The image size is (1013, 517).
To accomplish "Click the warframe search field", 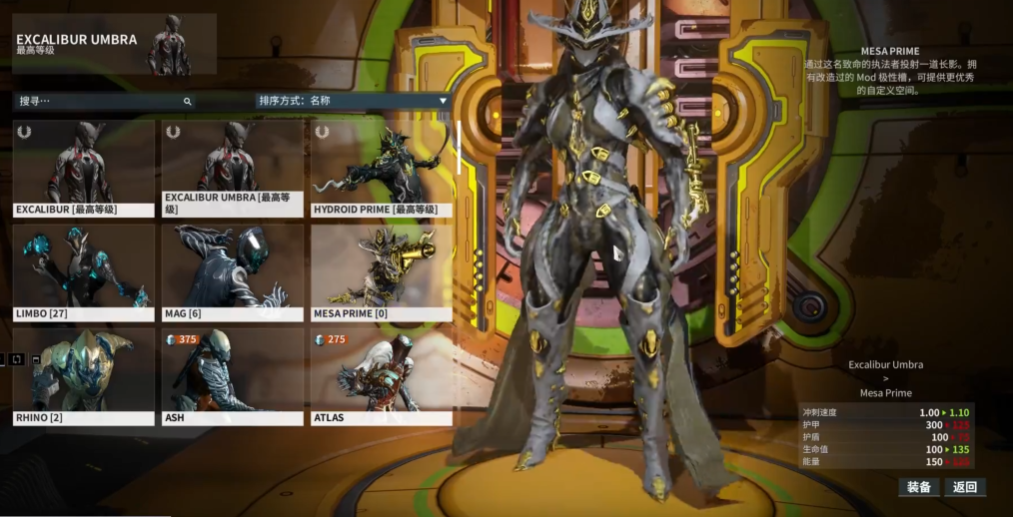I will (x=100, y=101).
